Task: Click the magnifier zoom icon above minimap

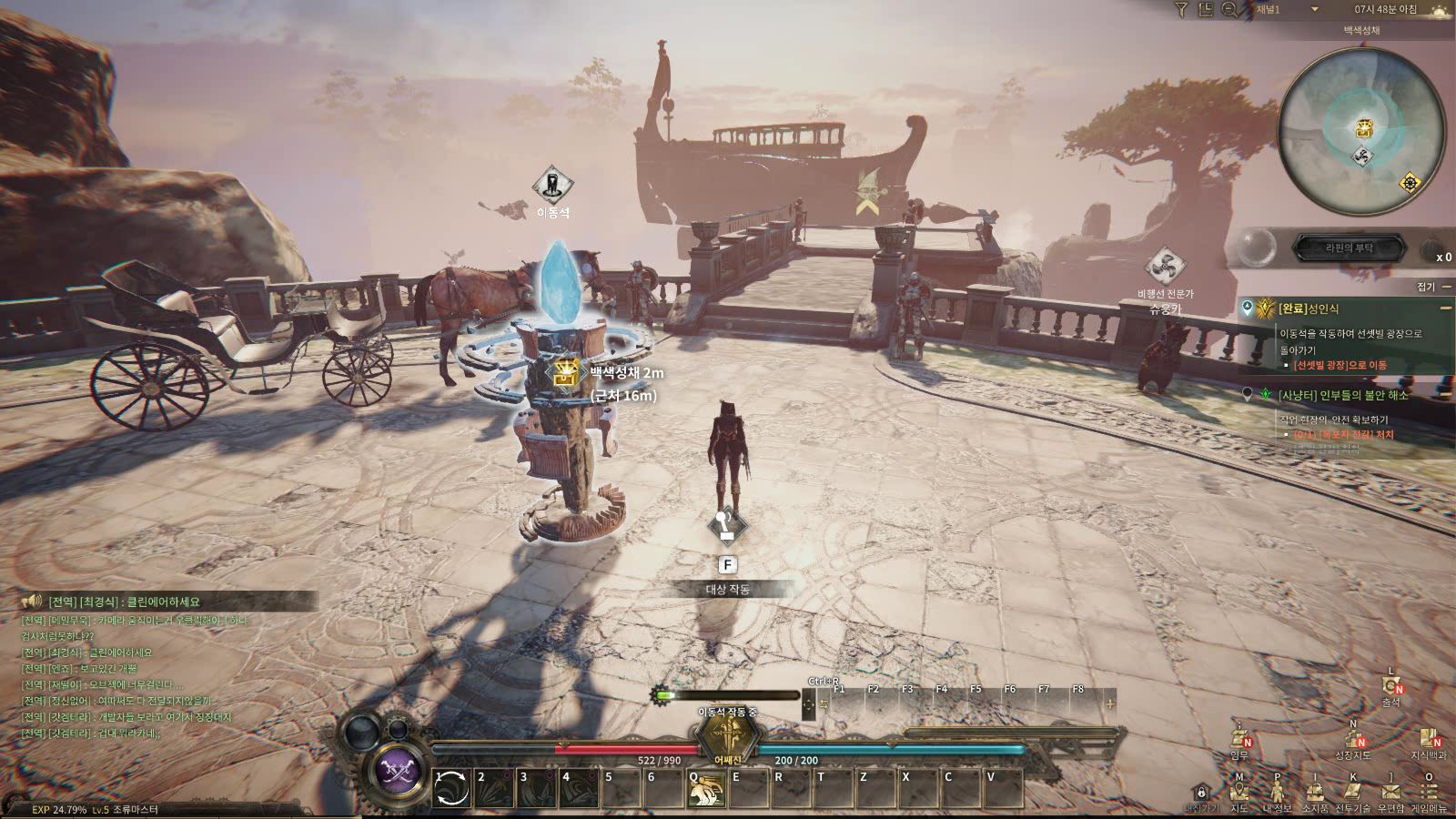Action: point(1229,9)
